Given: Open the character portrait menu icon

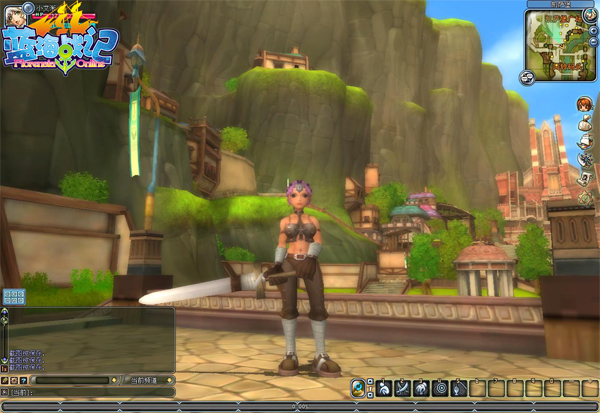Looking at the screenshot, I should pos(583,104).
